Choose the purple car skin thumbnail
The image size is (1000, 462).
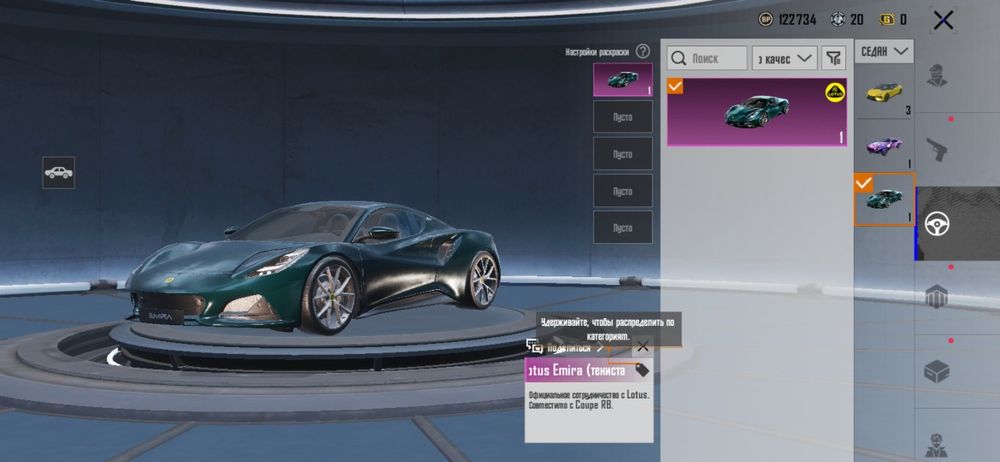click(x=884, y=145)
